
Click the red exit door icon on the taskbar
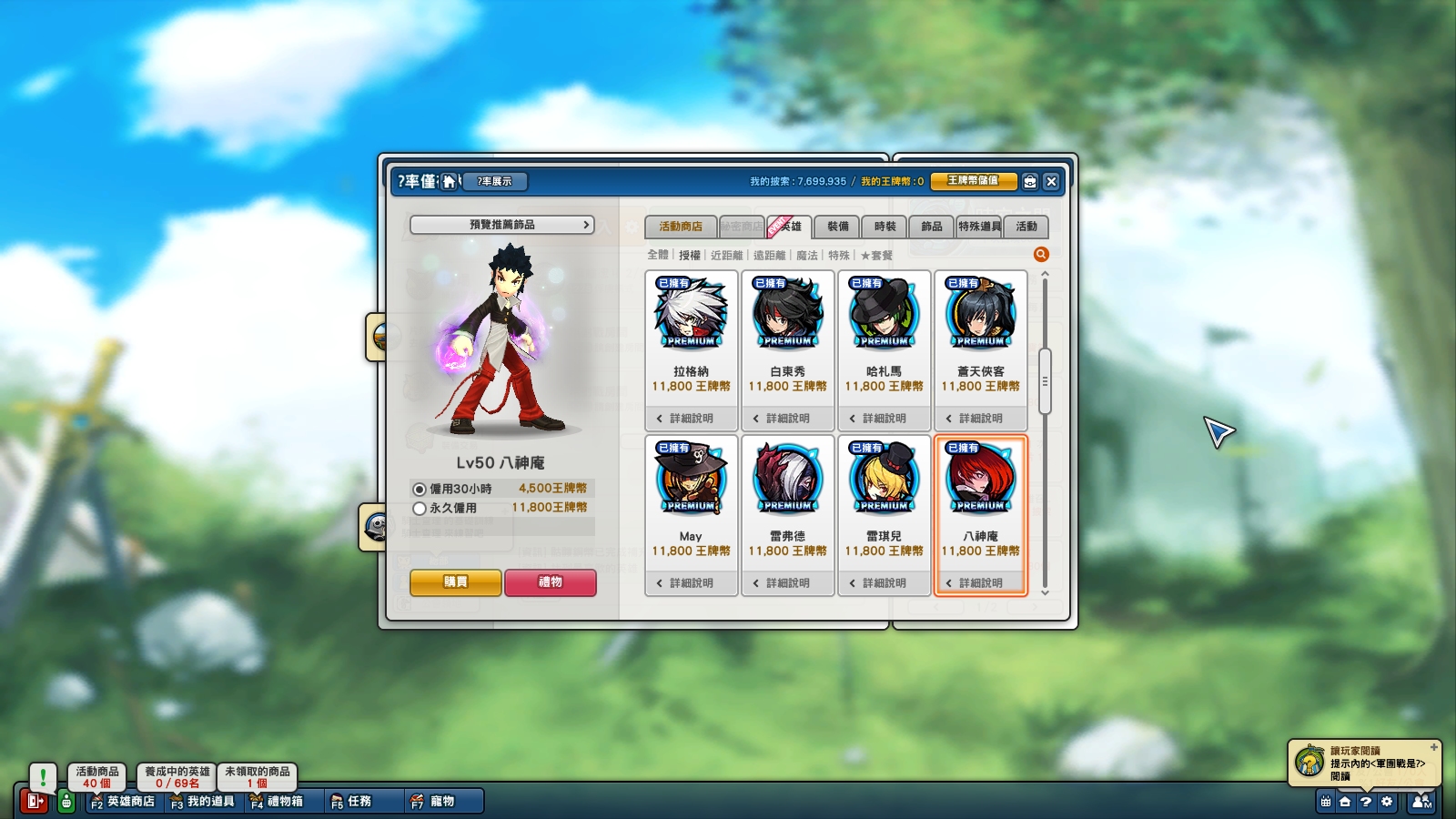pyautogui.click(x=35, y=802)
